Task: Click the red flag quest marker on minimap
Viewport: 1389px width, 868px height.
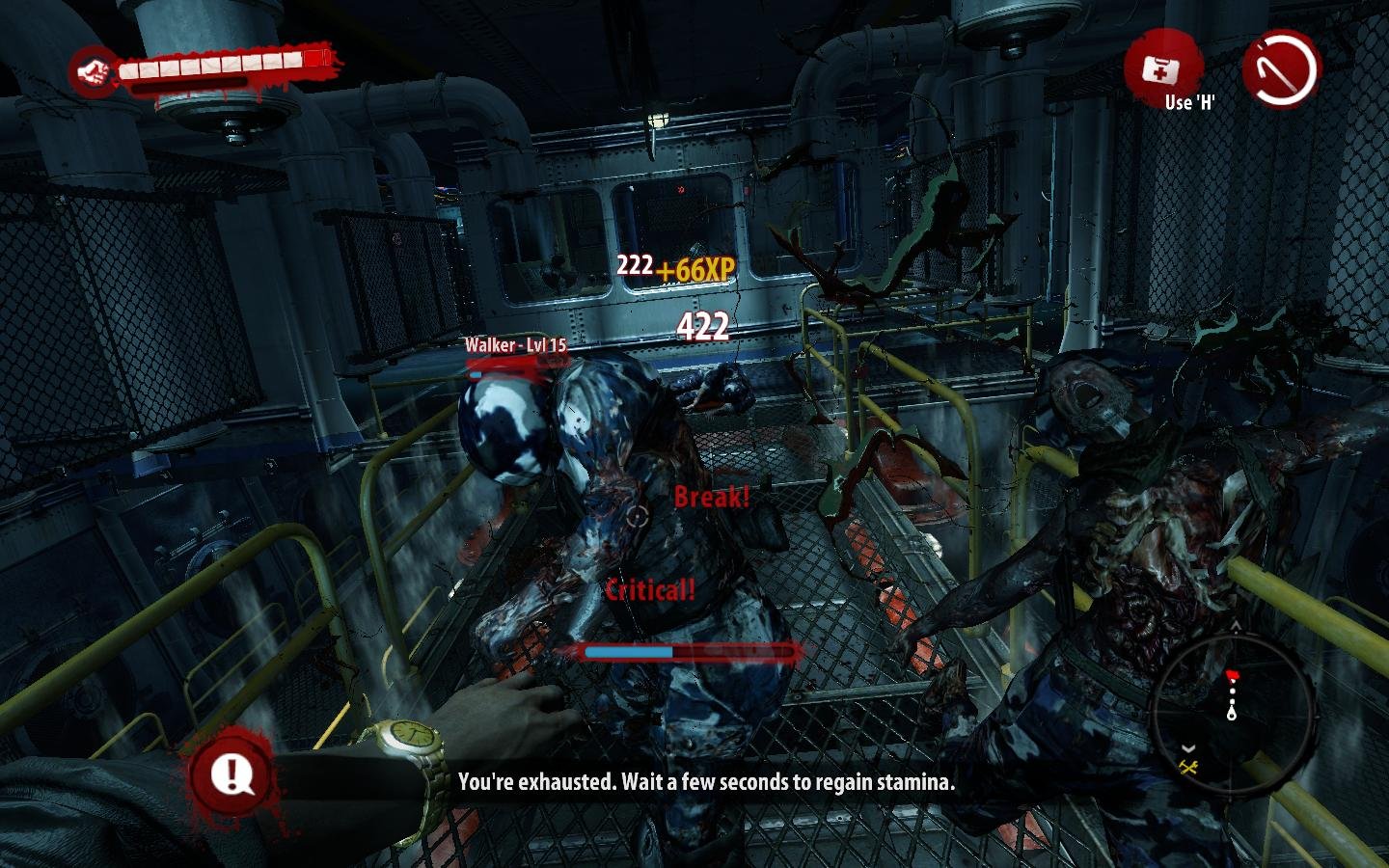Action: click(1233, 674)
